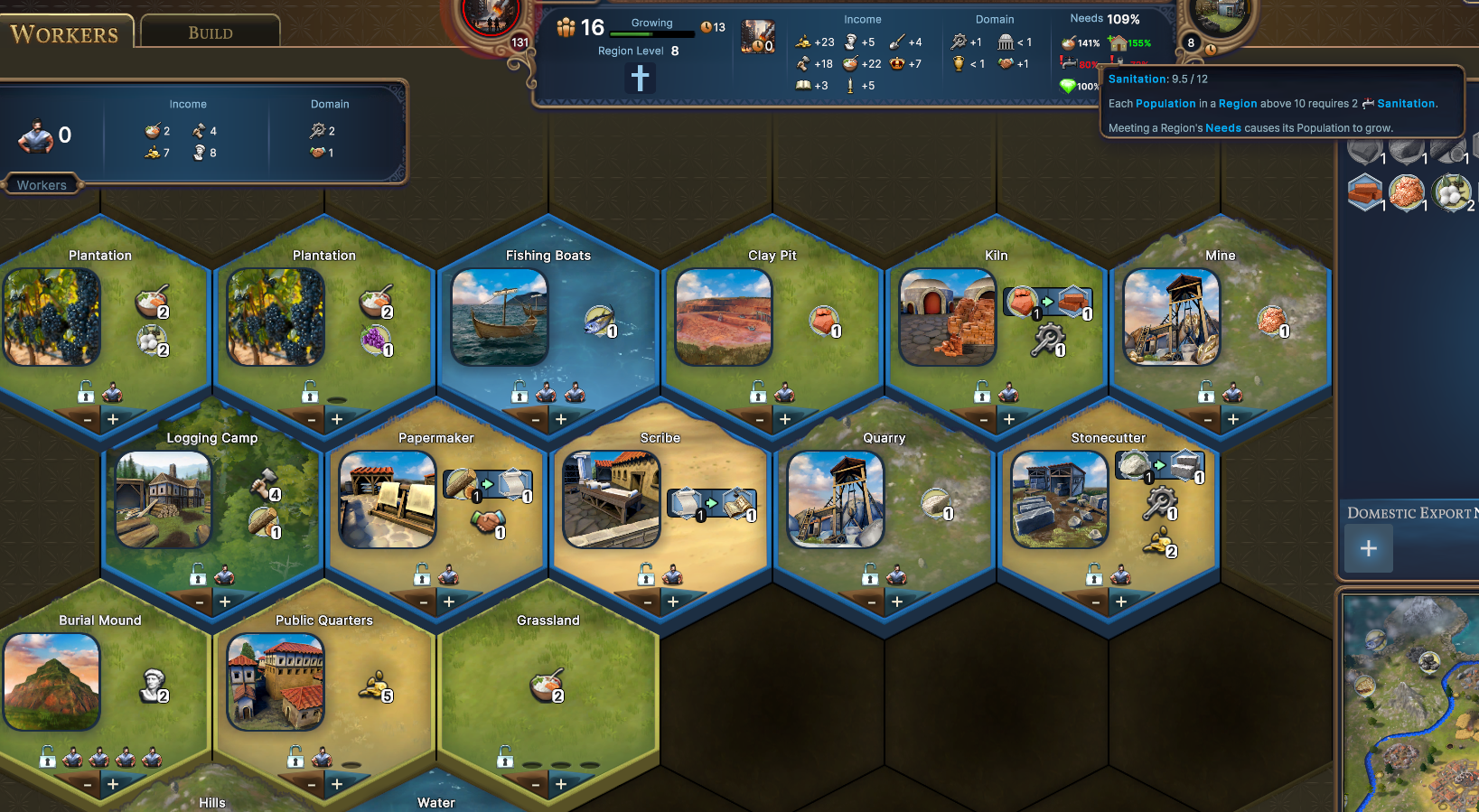Add a worker to Logging Camp with plus
Screen dimensions: 1479x812
point(224,601)
